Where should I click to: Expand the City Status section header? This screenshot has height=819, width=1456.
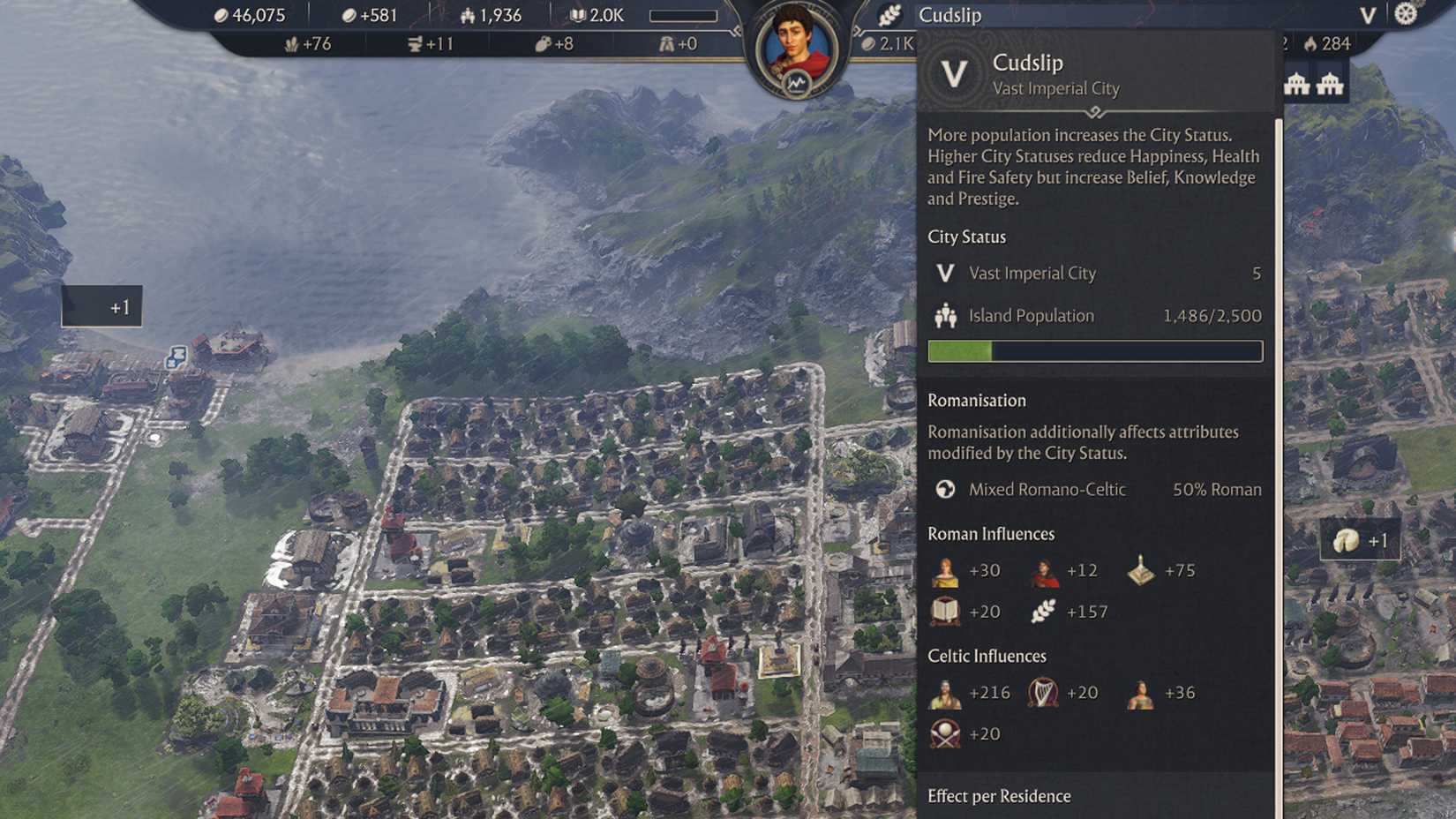click(966, 237)
